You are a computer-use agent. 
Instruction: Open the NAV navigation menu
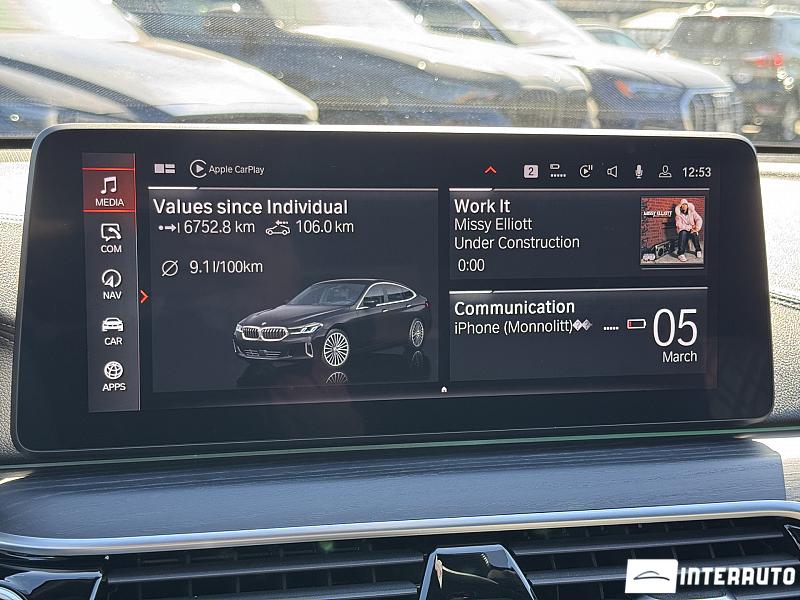pyautogui.click(x=111, y=283)
